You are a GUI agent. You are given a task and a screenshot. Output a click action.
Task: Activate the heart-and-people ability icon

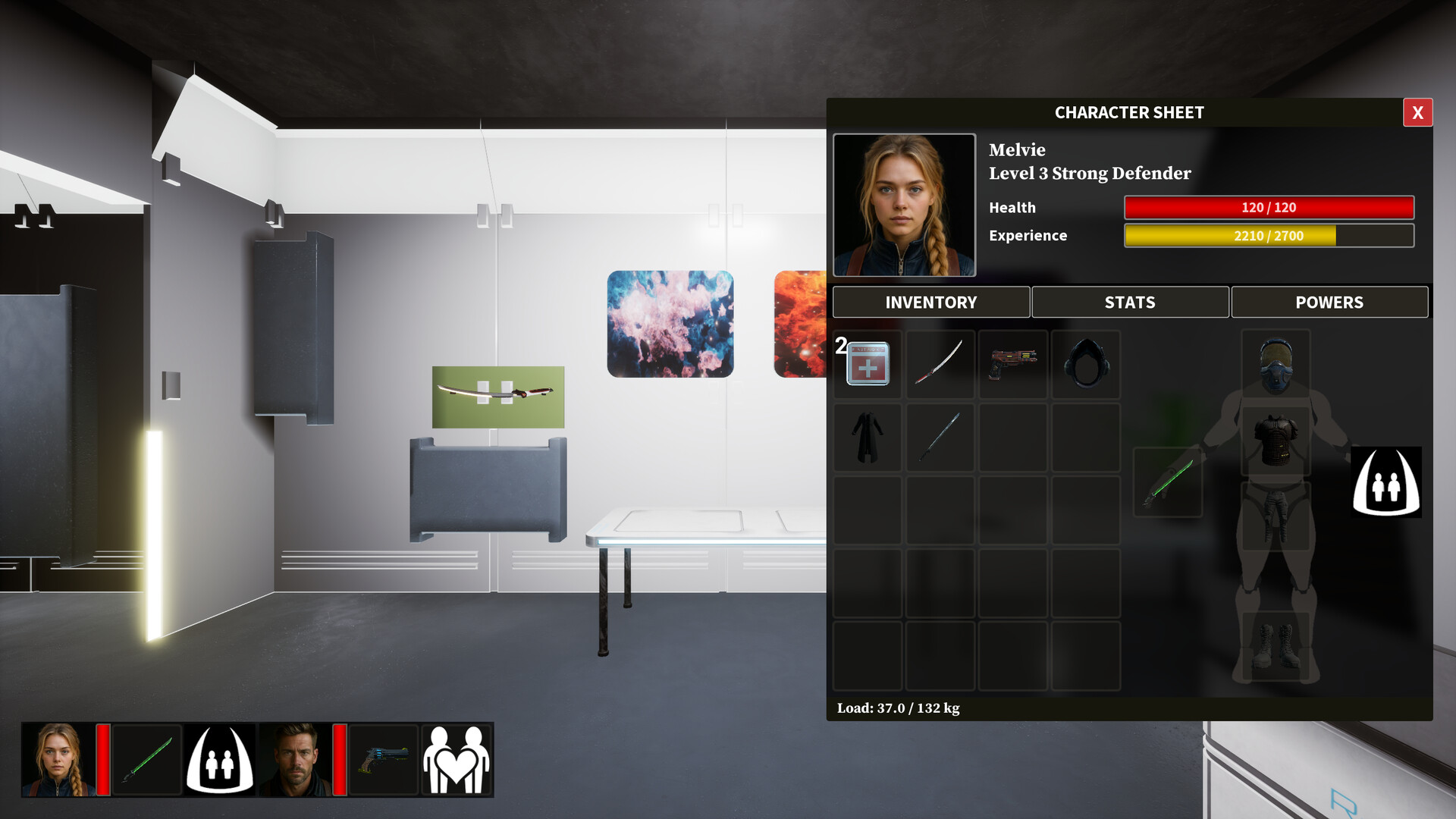click(457, 760)
